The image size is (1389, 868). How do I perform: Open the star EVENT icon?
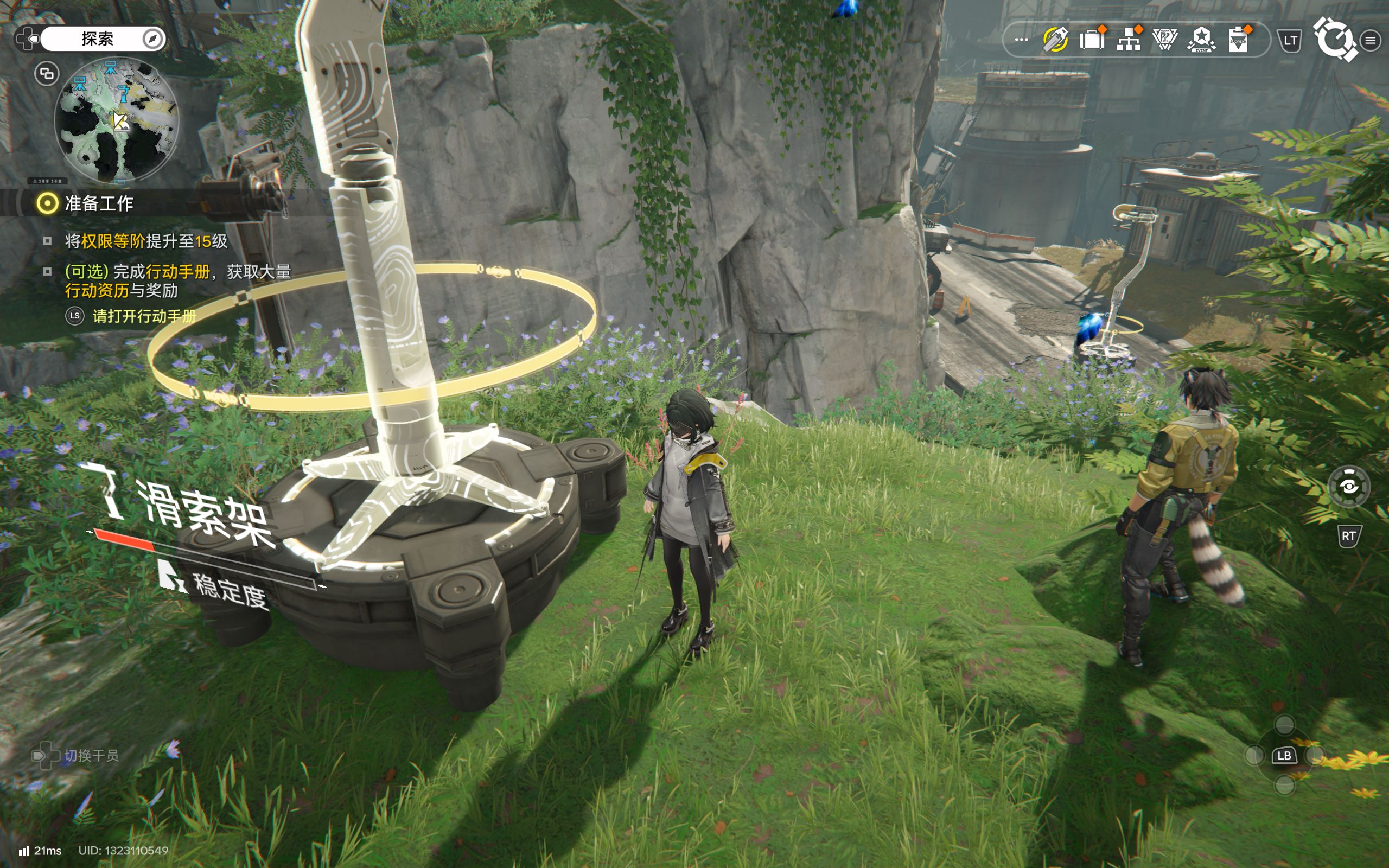(x=1201, y=40)
